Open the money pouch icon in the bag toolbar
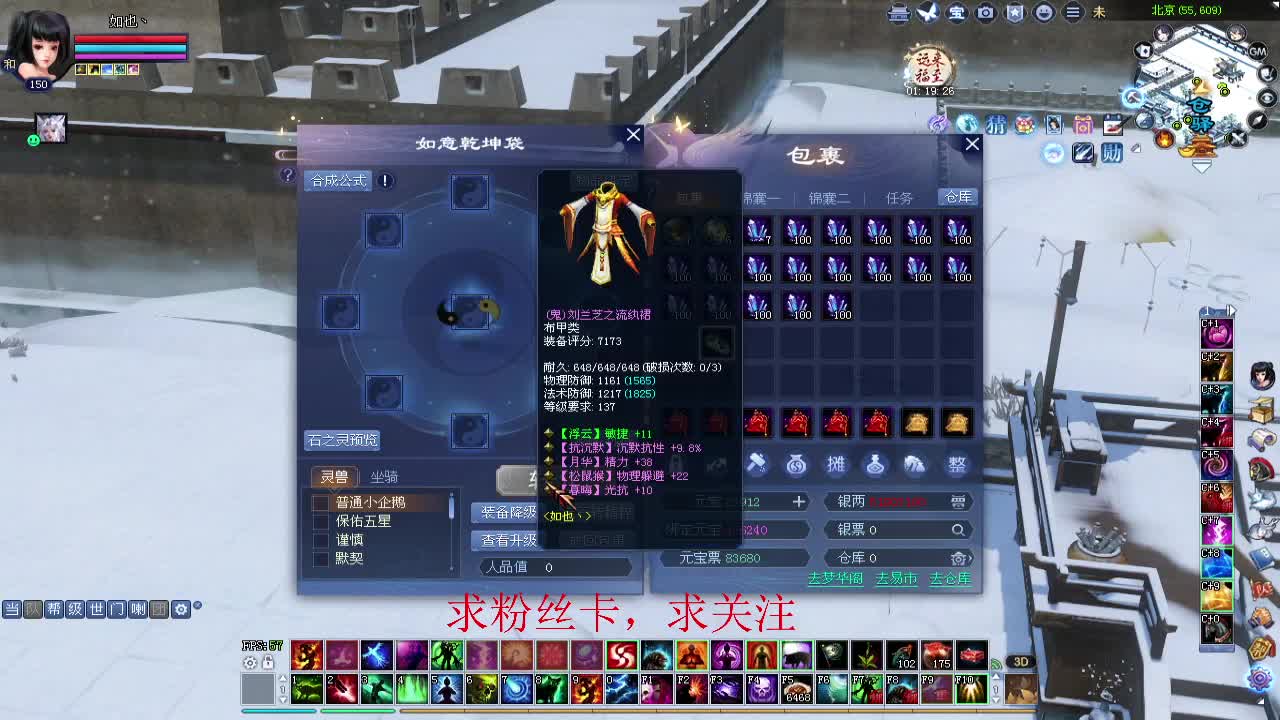The image size is (1280, 720). tap(798, 463)
